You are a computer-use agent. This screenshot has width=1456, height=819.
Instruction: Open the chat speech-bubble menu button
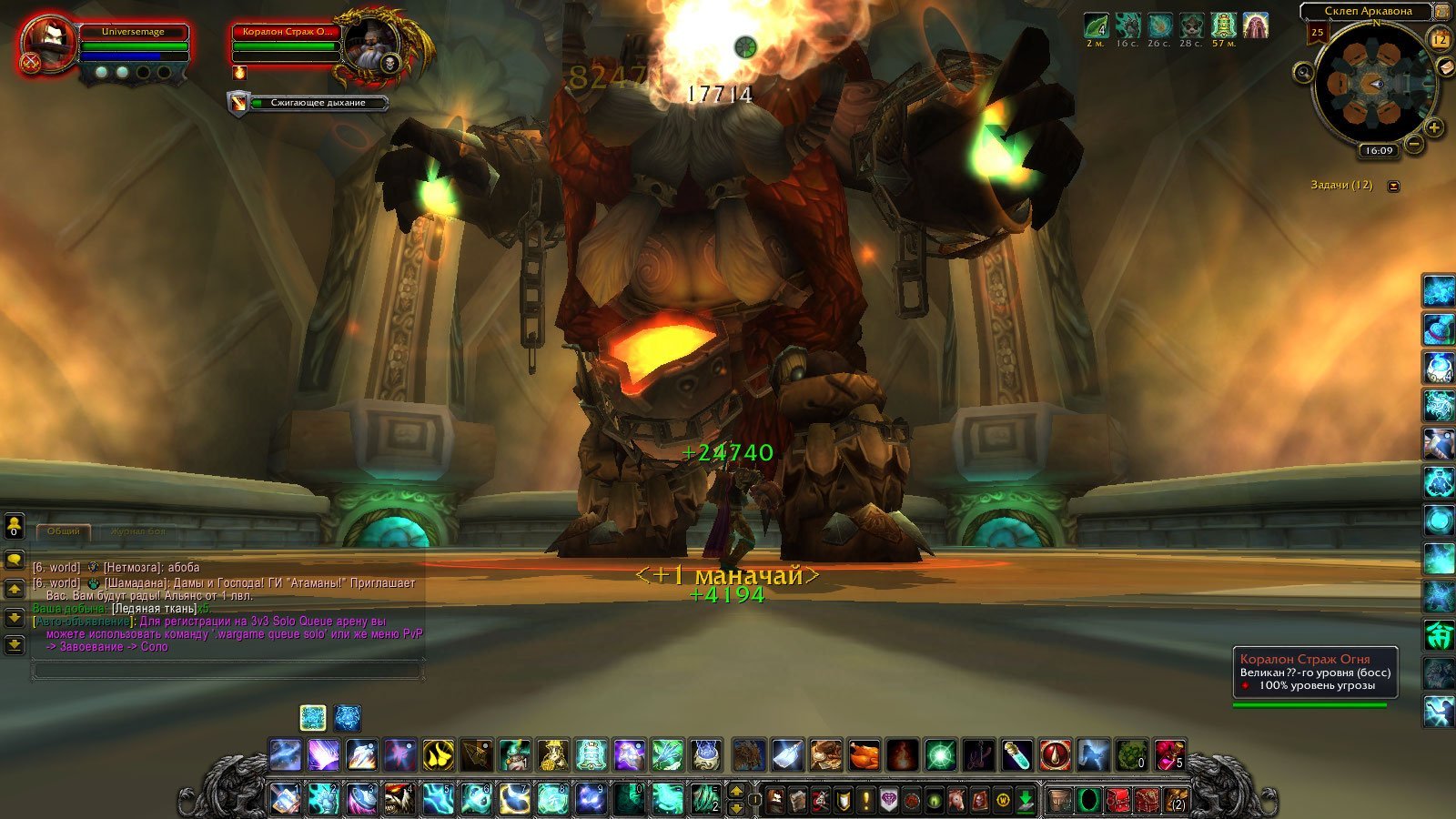15,559
